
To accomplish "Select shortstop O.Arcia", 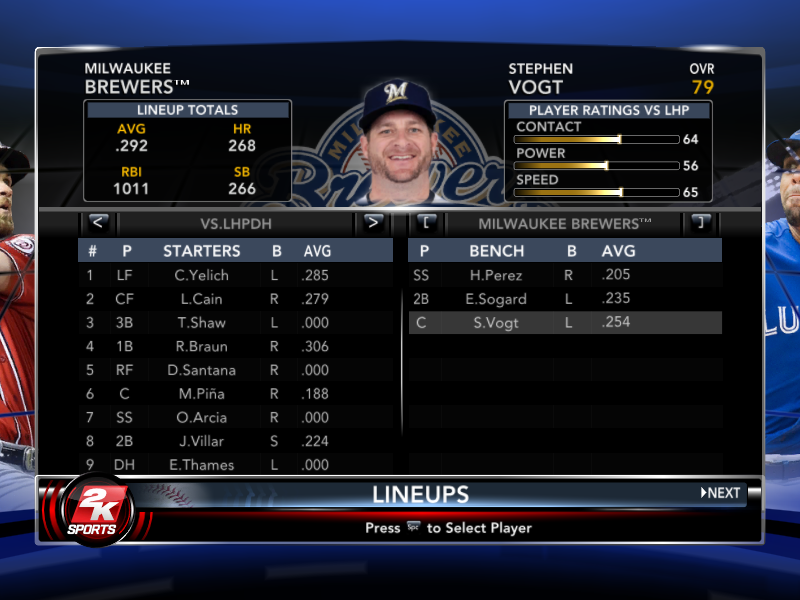I will [x=201, y=418].
